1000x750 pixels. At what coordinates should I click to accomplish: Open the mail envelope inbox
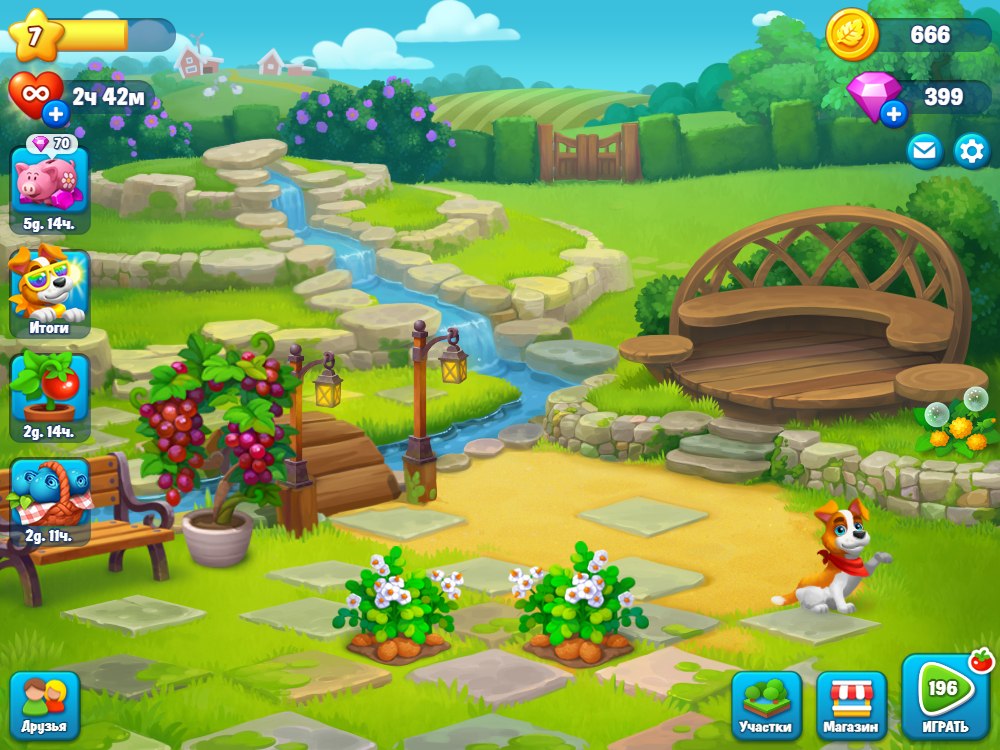coord(924,151)
